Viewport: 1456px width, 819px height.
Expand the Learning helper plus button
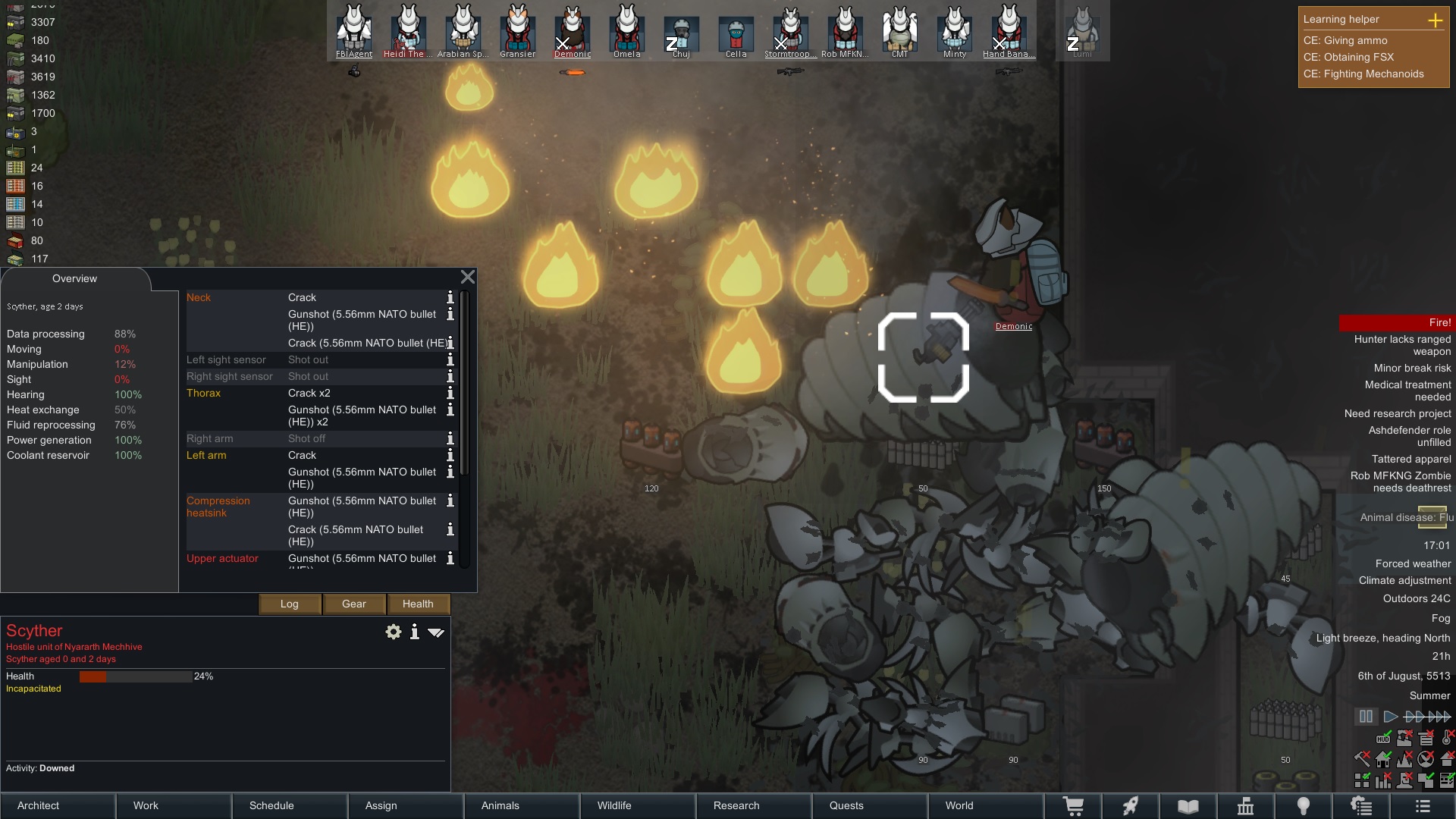coord(1435,20)
